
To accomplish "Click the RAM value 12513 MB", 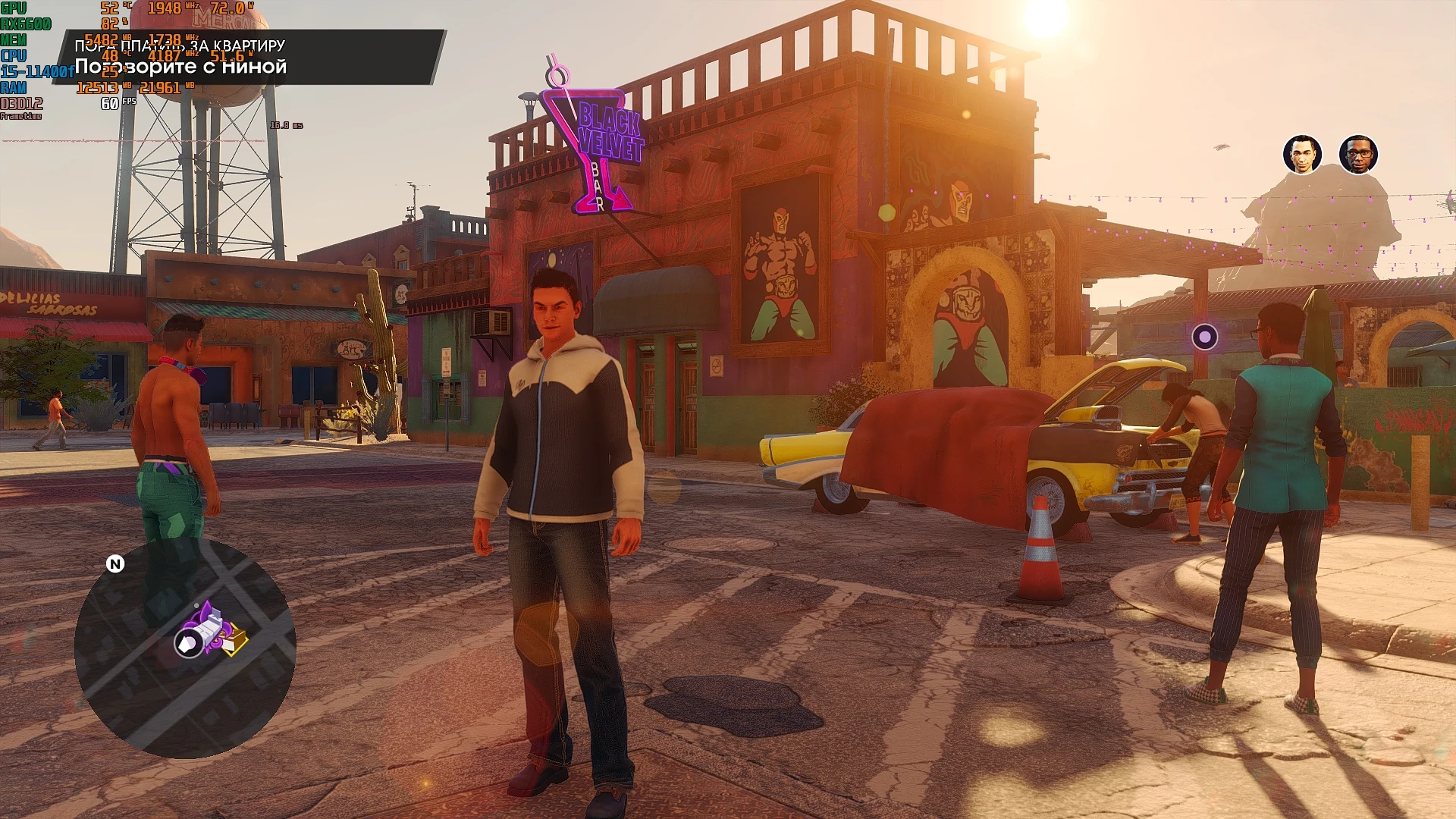I will (x=97, y=87).
